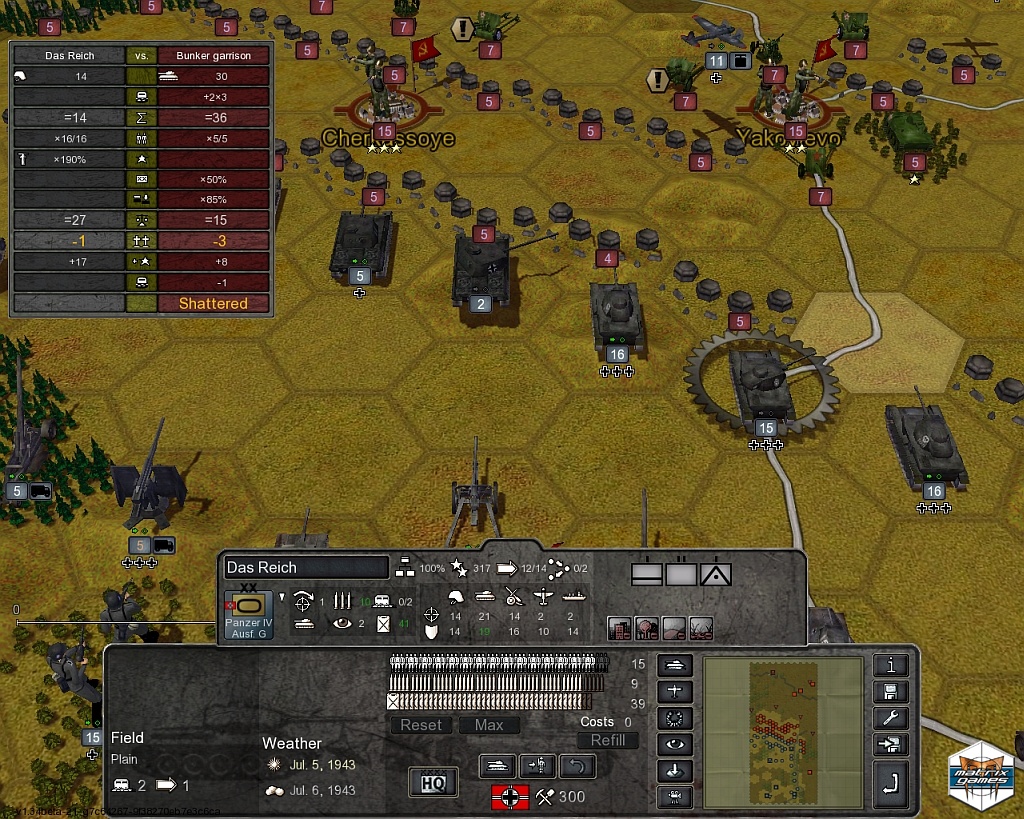This screenshot has height=819, width=1024.
Task: Click the Das Reich unit name field
Action: pos(305,567)
